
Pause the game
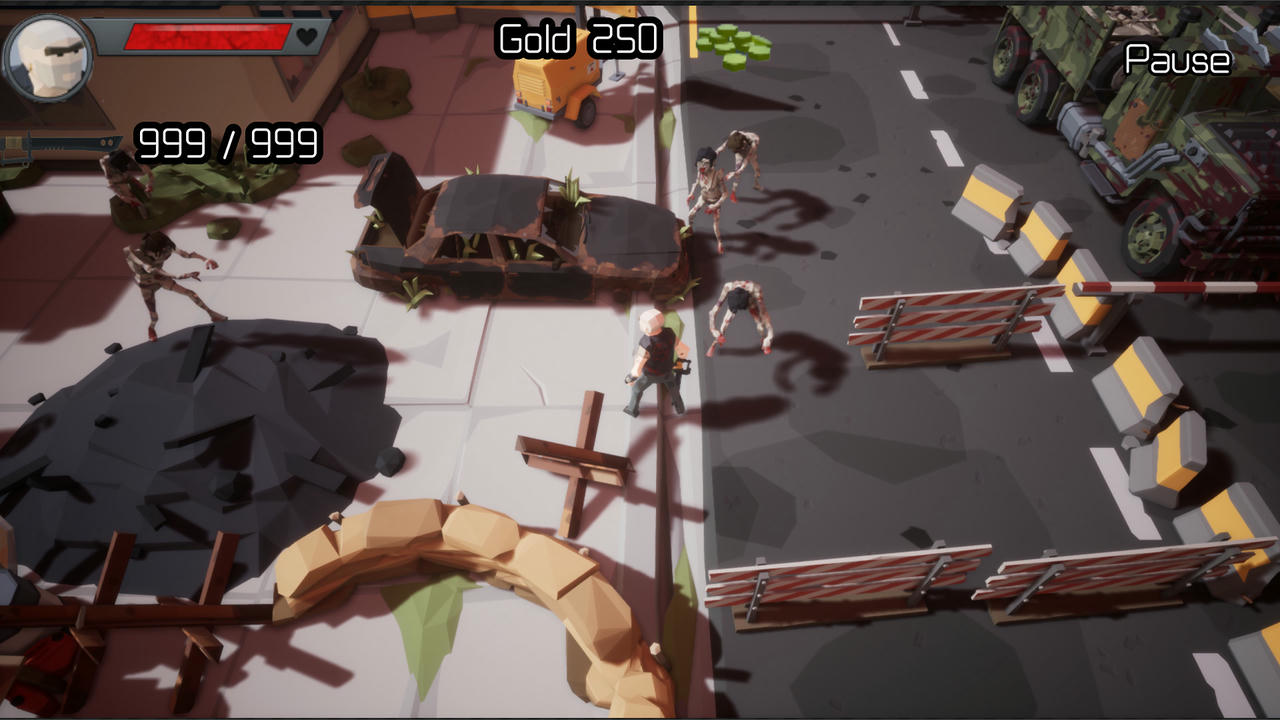[1177, 60]
